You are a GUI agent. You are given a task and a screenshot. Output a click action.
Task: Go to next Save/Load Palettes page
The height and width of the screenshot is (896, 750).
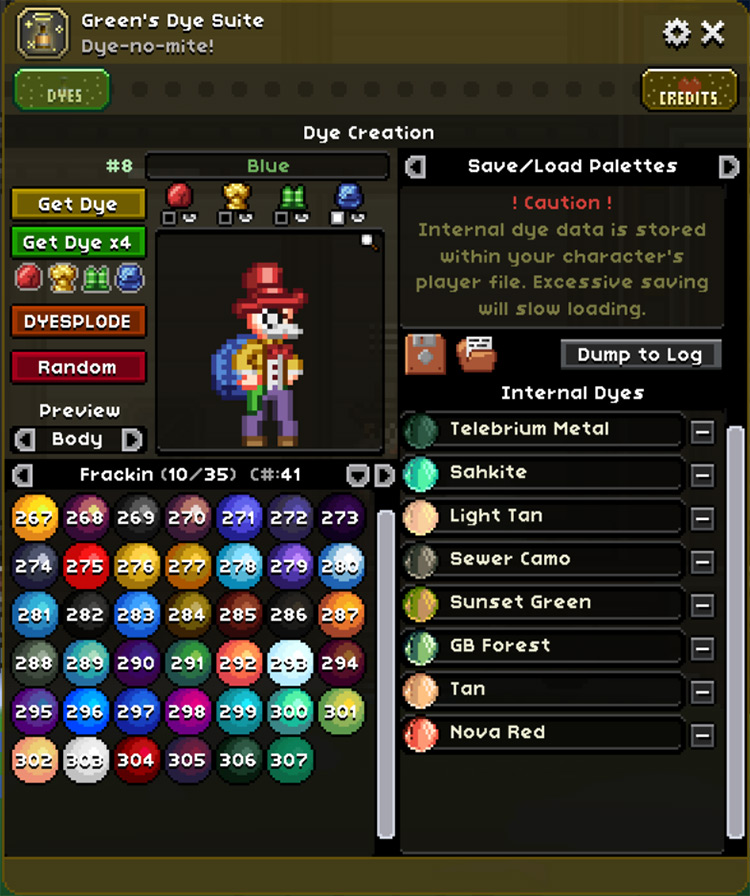click(728, 166)
